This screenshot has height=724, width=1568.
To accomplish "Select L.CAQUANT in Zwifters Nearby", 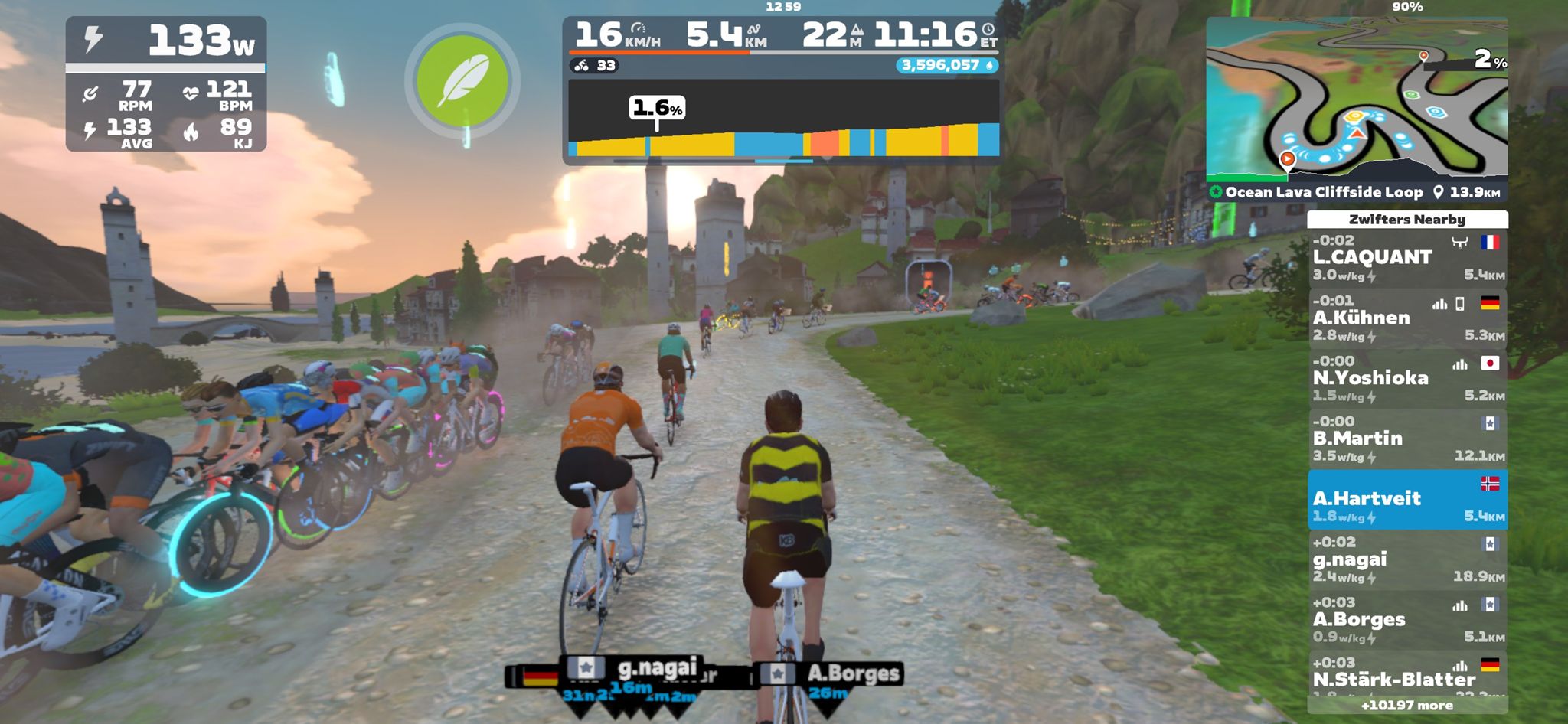I will (x=1407, y=259).
